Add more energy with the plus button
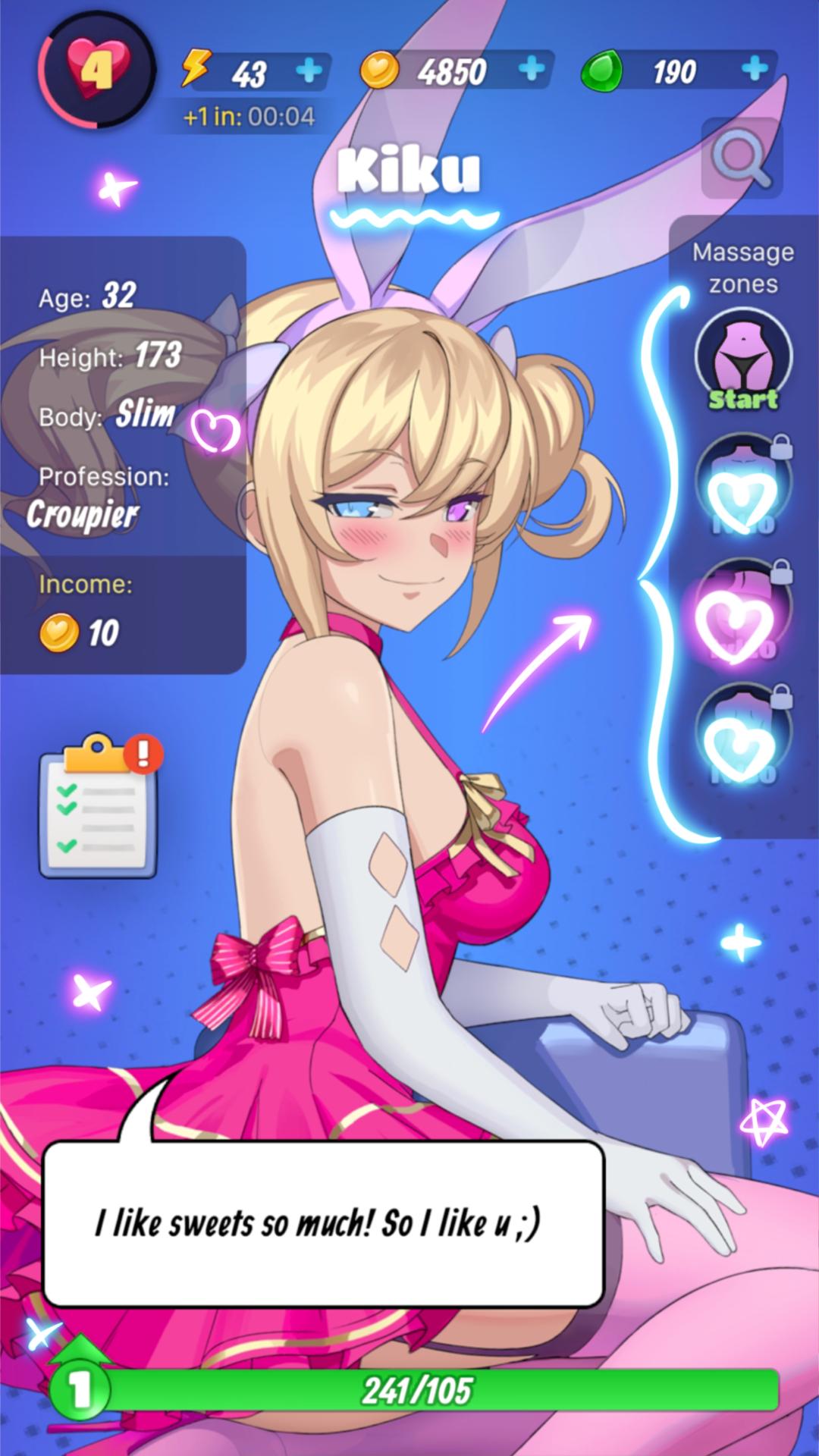 point(309,71)
